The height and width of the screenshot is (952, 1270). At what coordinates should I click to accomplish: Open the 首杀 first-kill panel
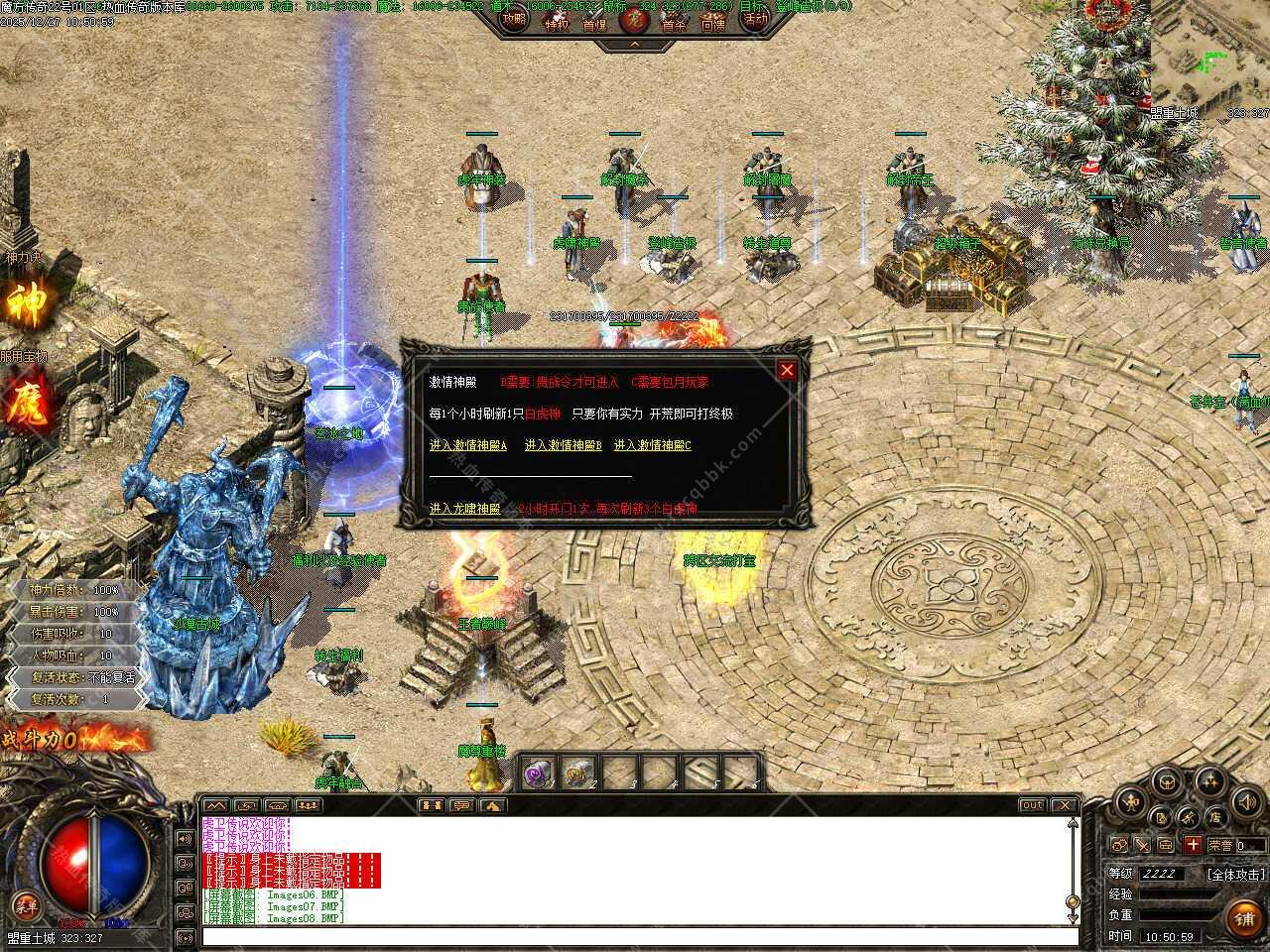point(675,22)
